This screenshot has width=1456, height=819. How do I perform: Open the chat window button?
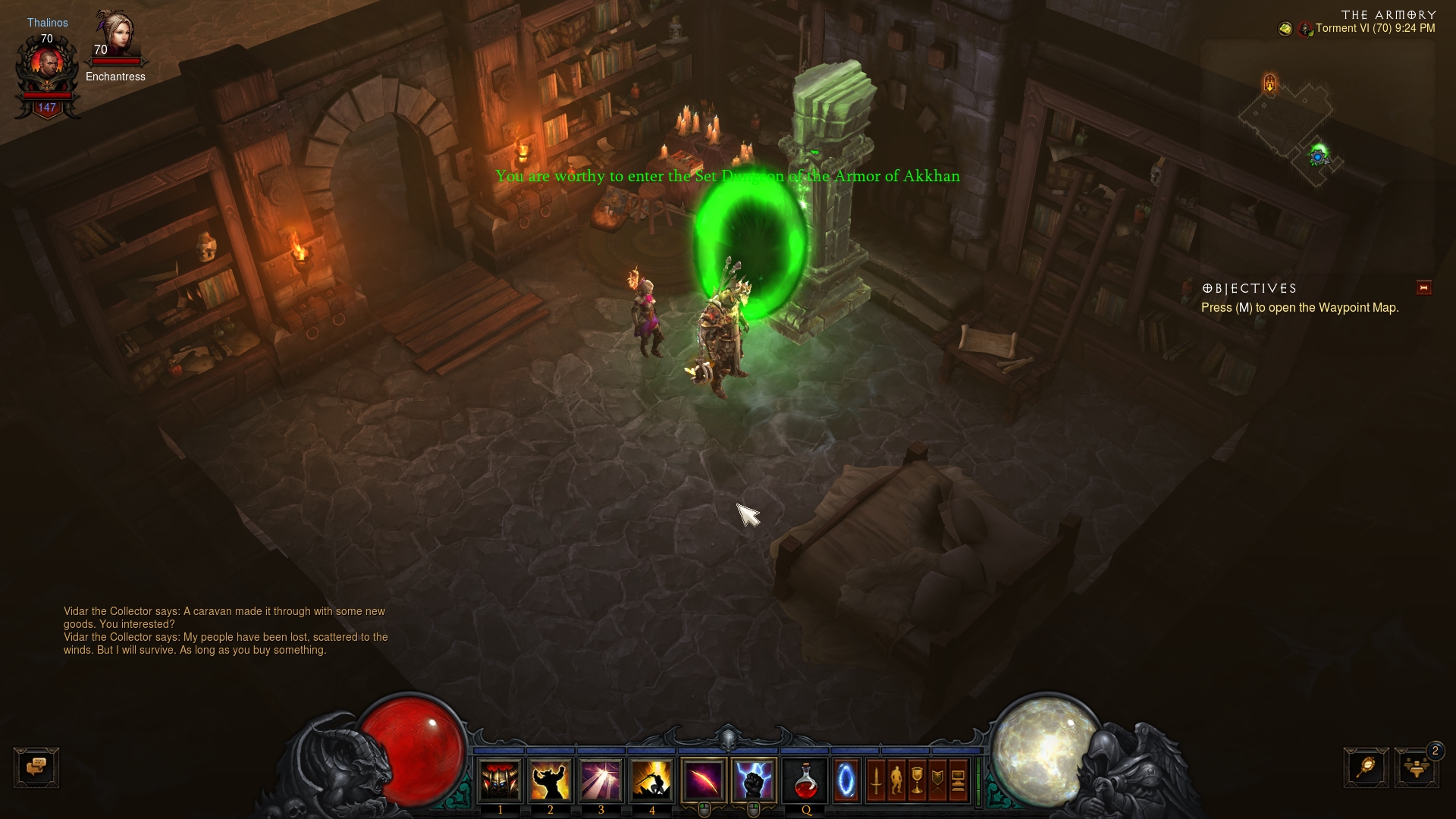(x=36, y=767)
